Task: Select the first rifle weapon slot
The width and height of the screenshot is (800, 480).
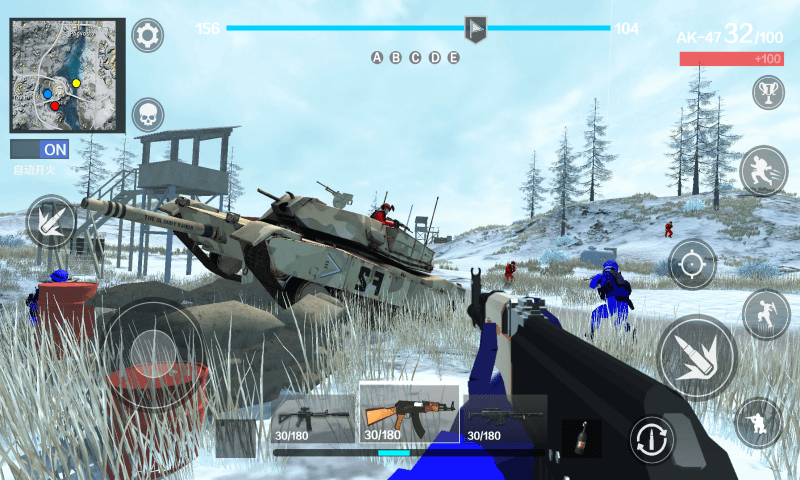Action: coord(313,419)
